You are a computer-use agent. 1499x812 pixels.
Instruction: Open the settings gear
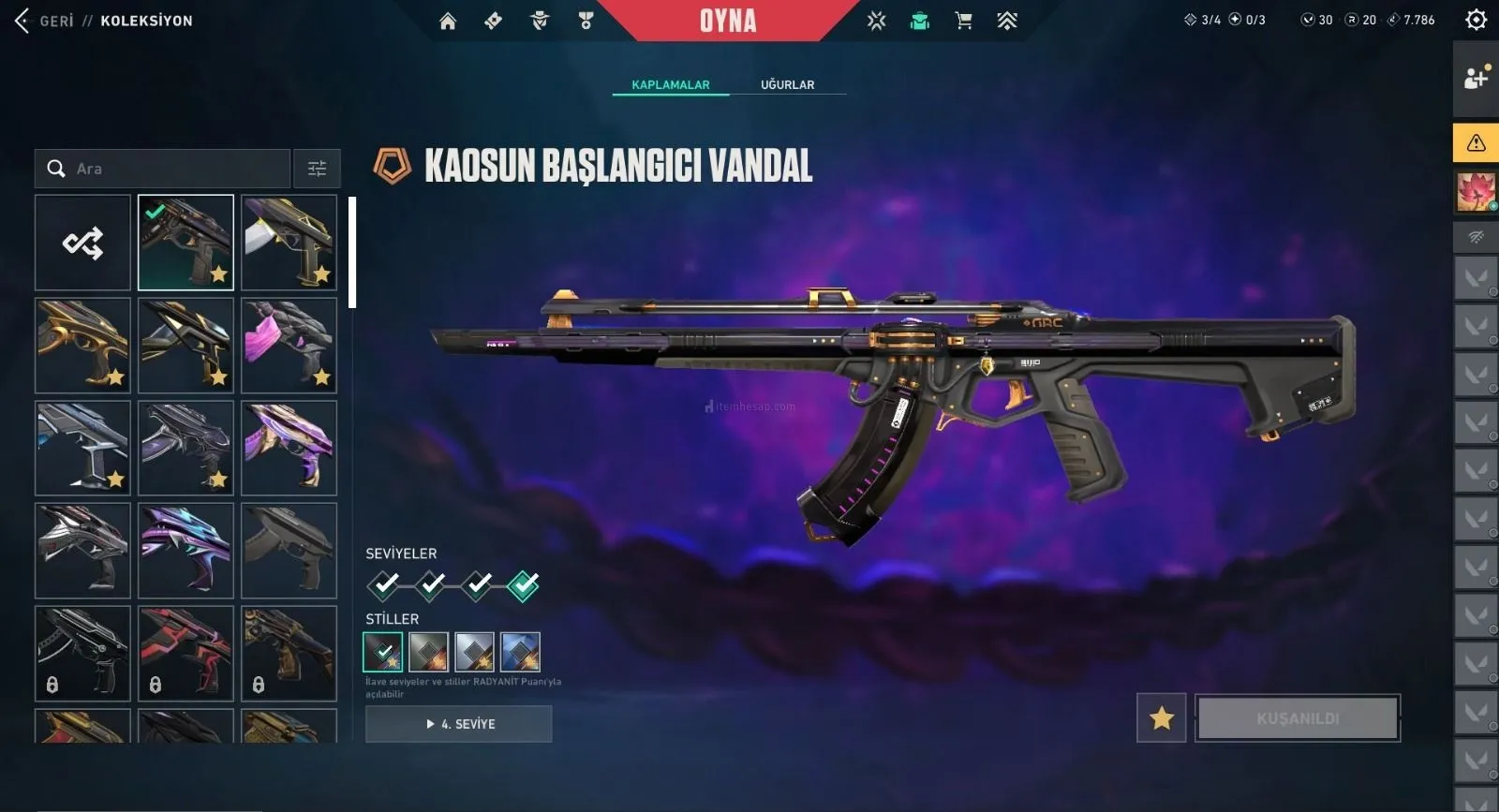(x=1476, y=20)
